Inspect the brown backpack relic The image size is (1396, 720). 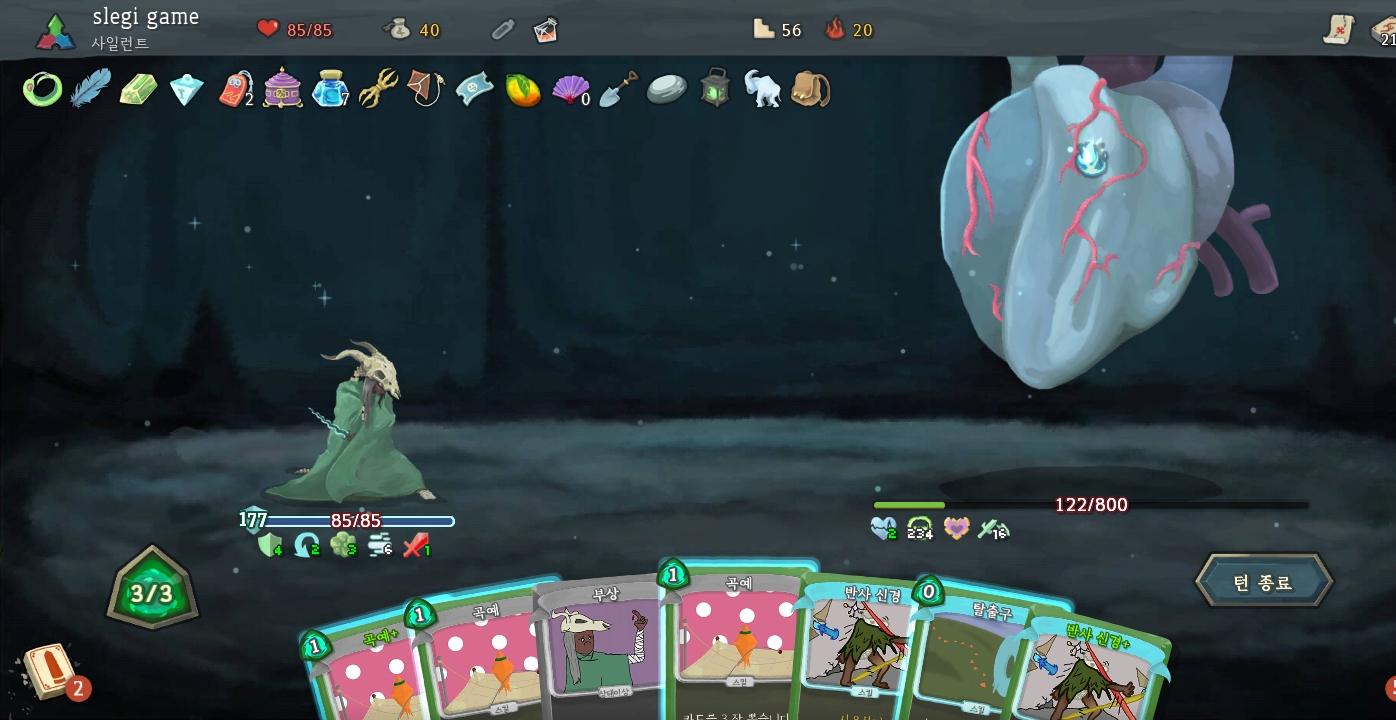click(810, 89)
